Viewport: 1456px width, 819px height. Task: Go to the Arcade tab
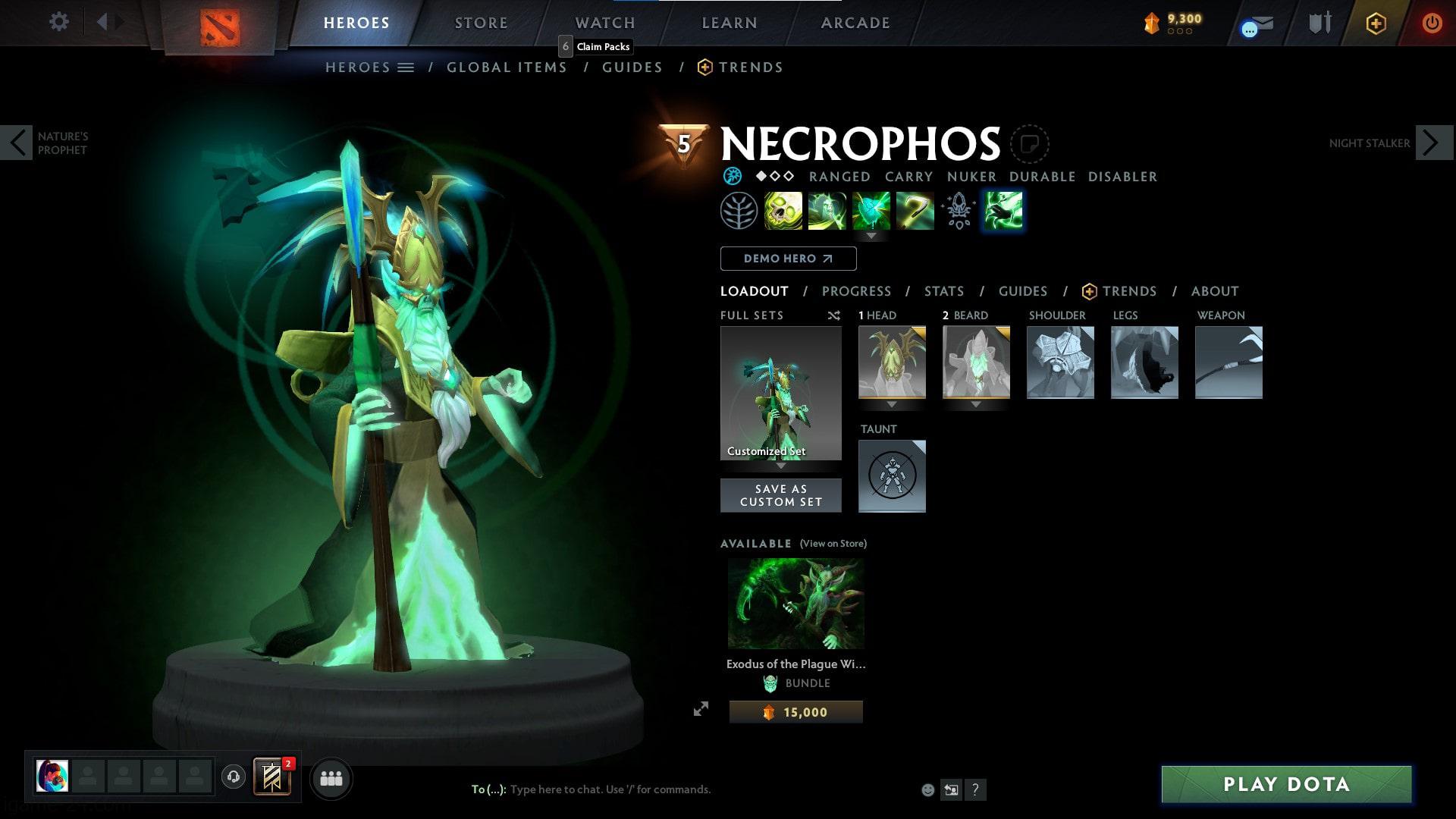click(x=855, y=23)
